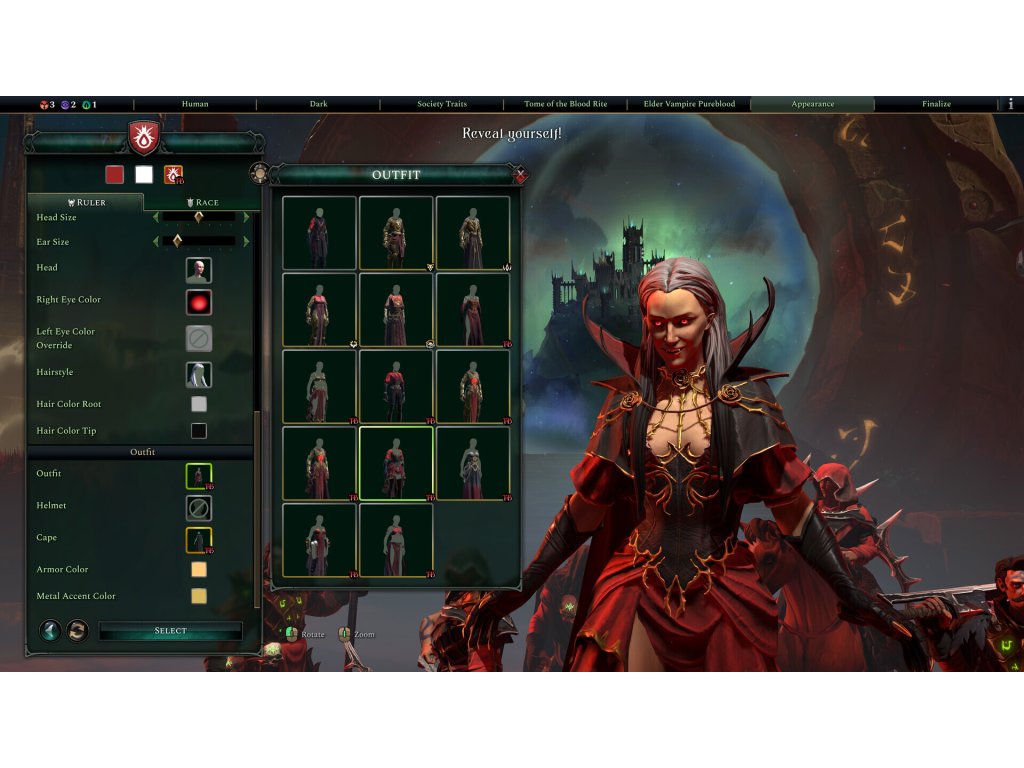Open the Head selection thumbnail

[x=198, y=270]
